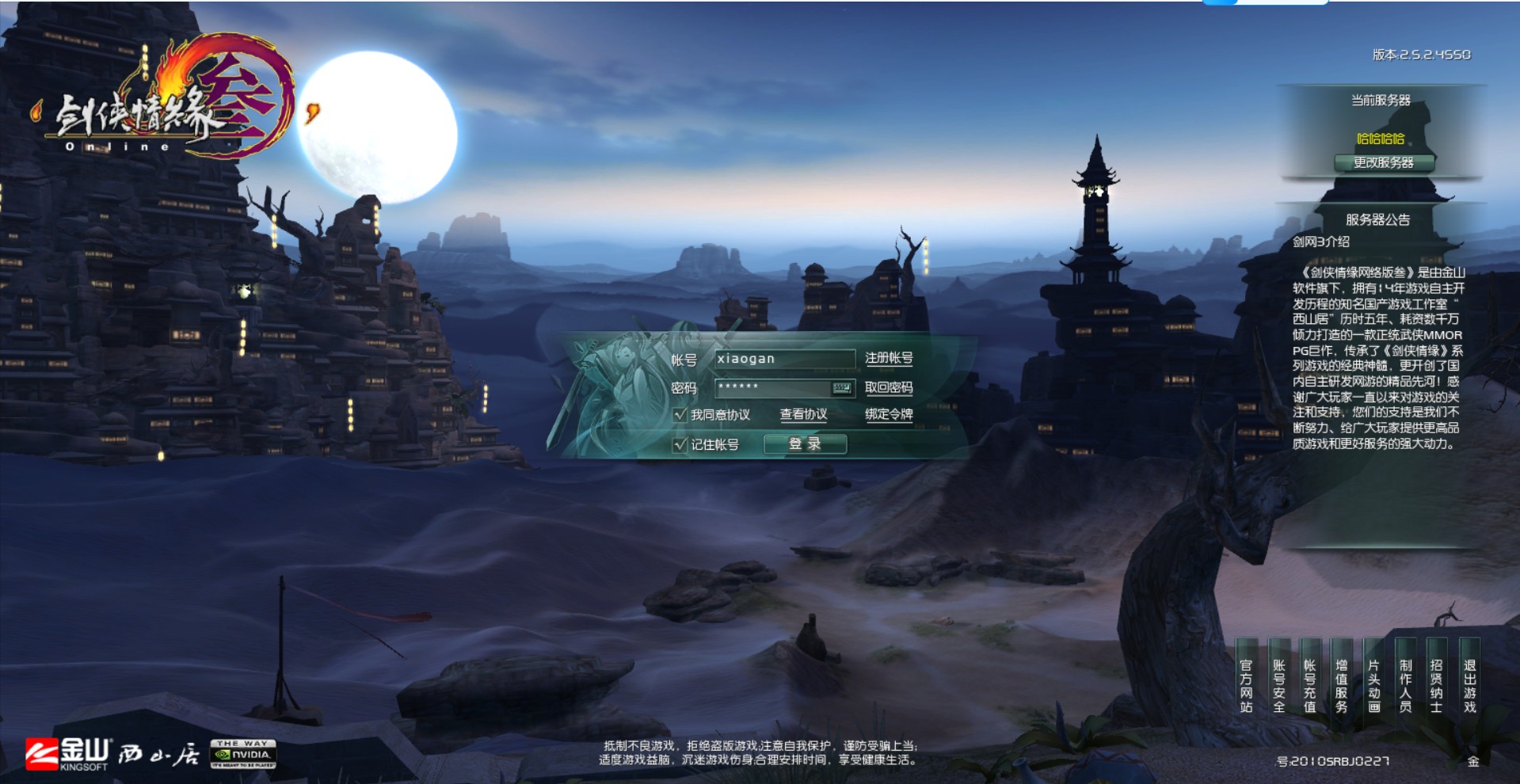Select the 账号安全 account security button
1520x784 pixels.
tap(1278, 686)
